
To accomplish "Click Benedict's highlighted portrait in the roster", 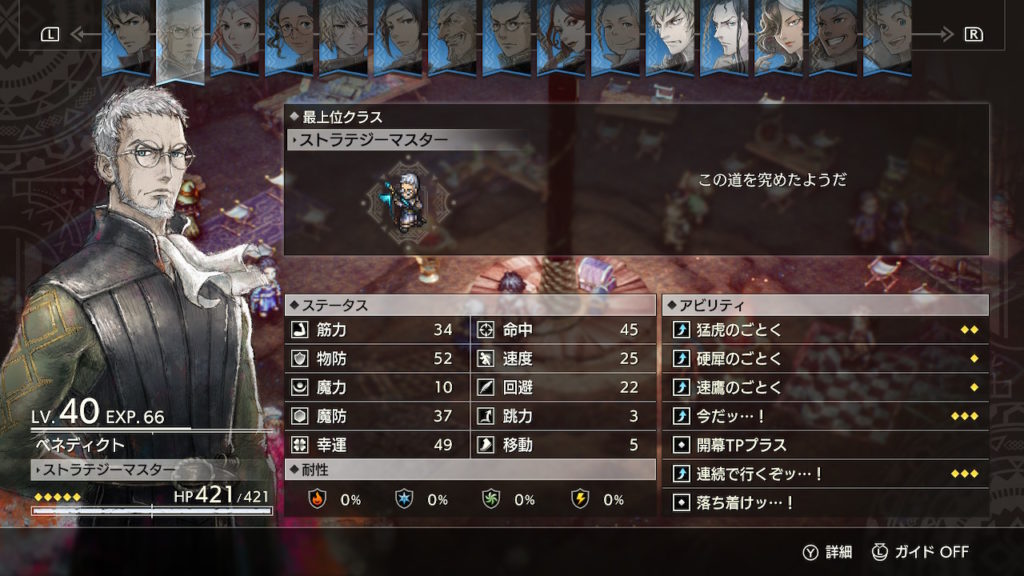I will (181, 38).
